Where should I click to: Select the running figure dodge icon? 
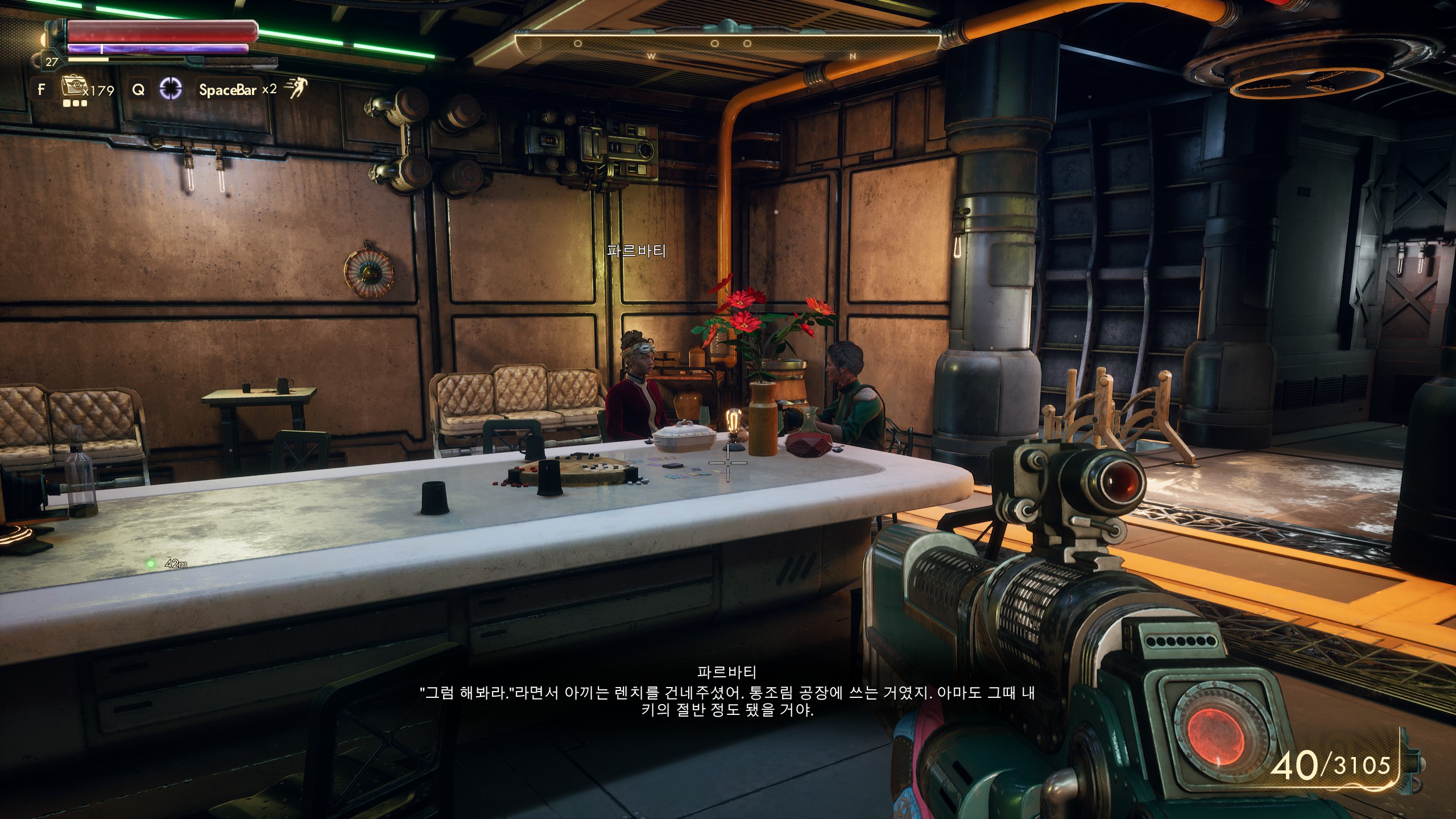click(x=296, y=88)
